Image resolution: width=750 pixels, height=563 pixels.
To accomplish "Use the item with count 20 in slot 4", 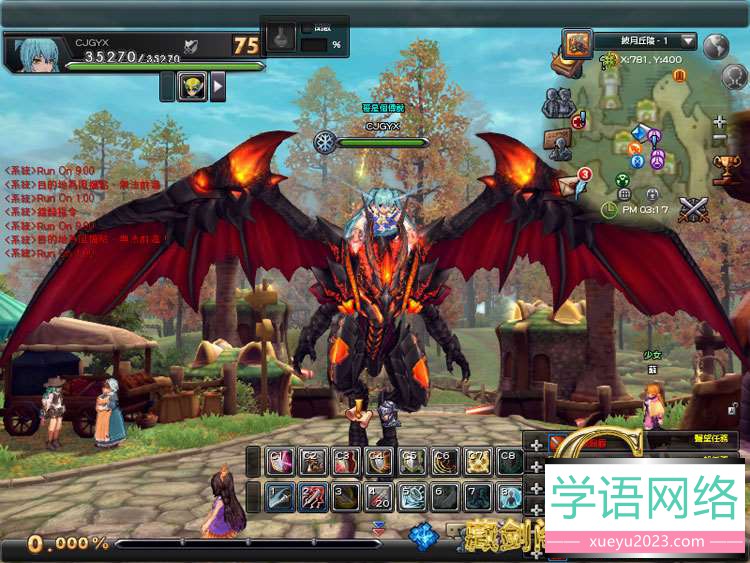I will (x=379, y=497).
